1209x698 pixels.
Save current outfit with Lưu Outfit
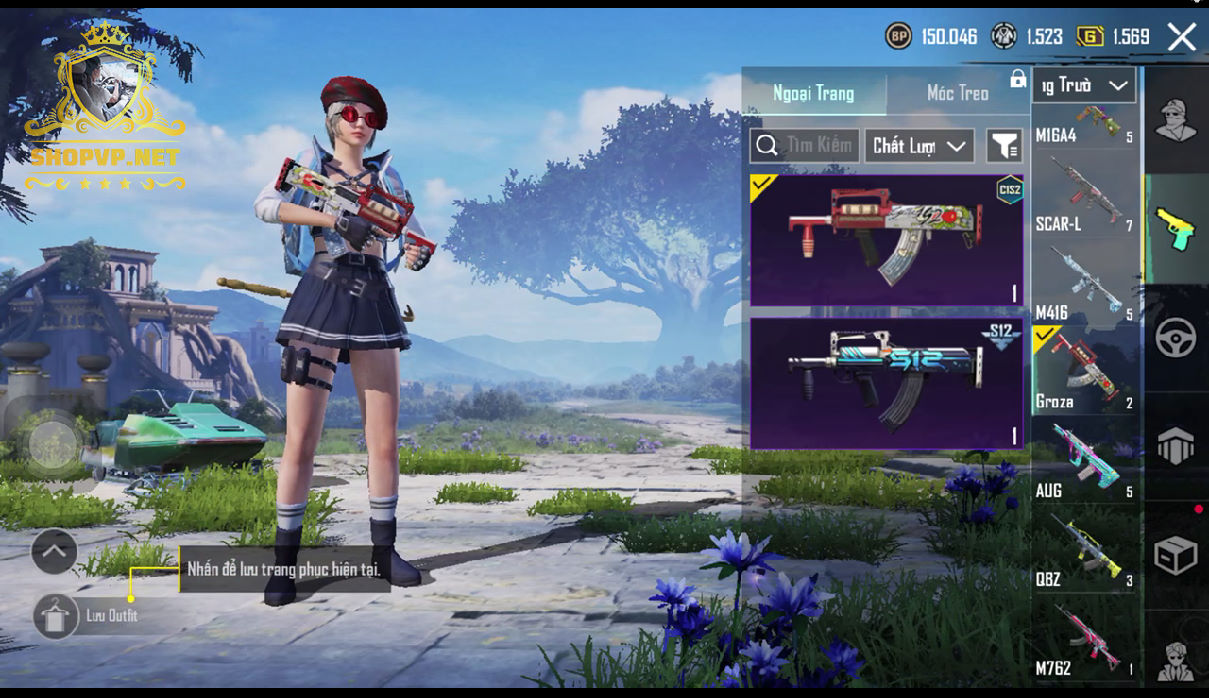(x=56, y=616)
